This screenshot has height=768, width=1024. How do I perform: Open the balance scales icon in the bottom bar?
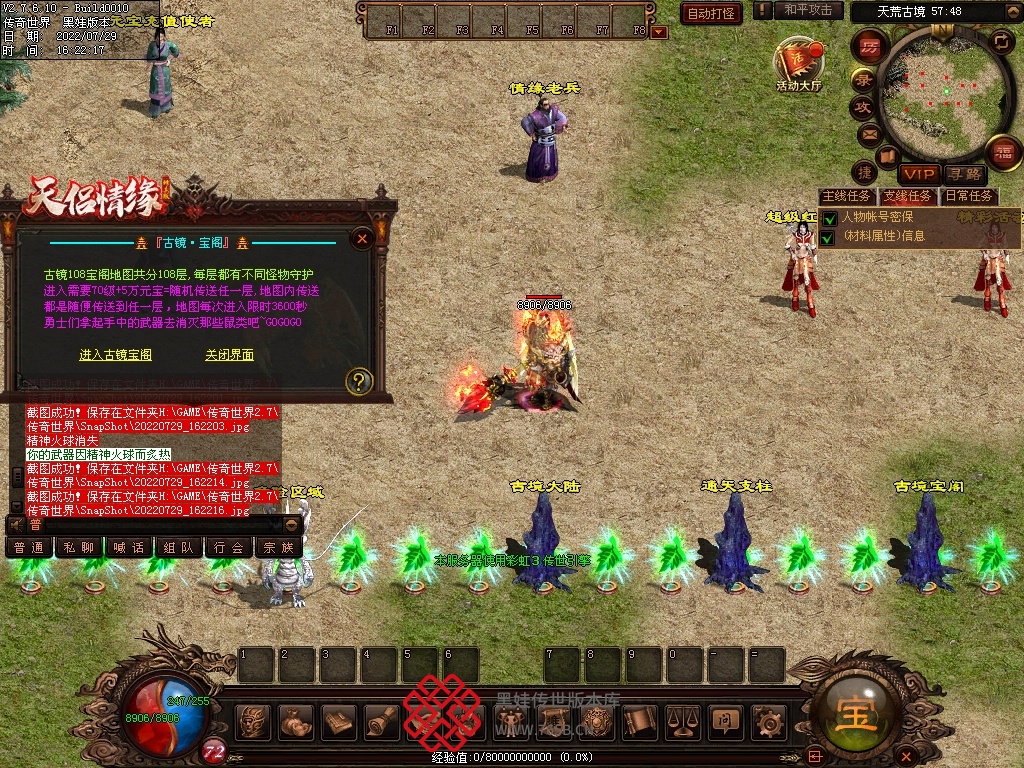tap(682, 720)
